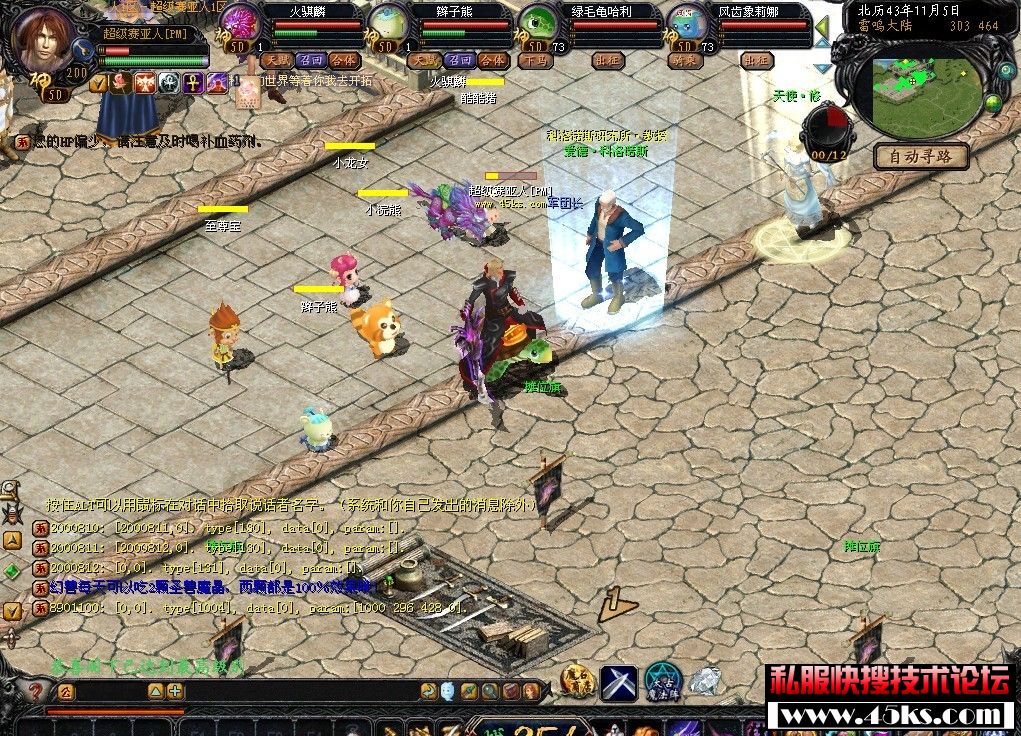The image size is (1021, 736).
Task: Click 召回 under the 火骐麟 pet
Action: 311,60
